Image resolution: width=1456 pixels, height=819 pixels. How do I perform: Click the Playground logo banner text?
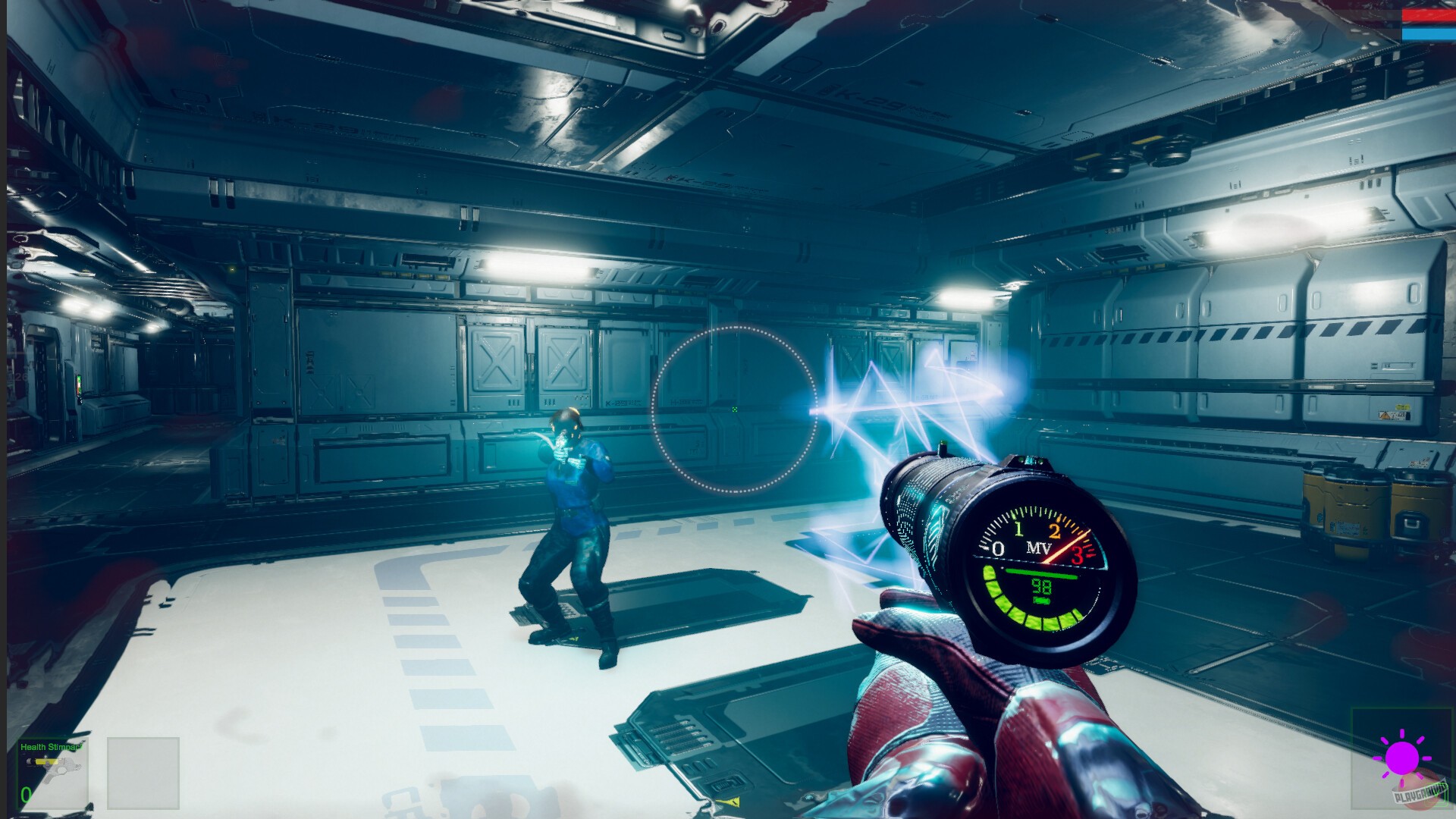click(1420, 793)
